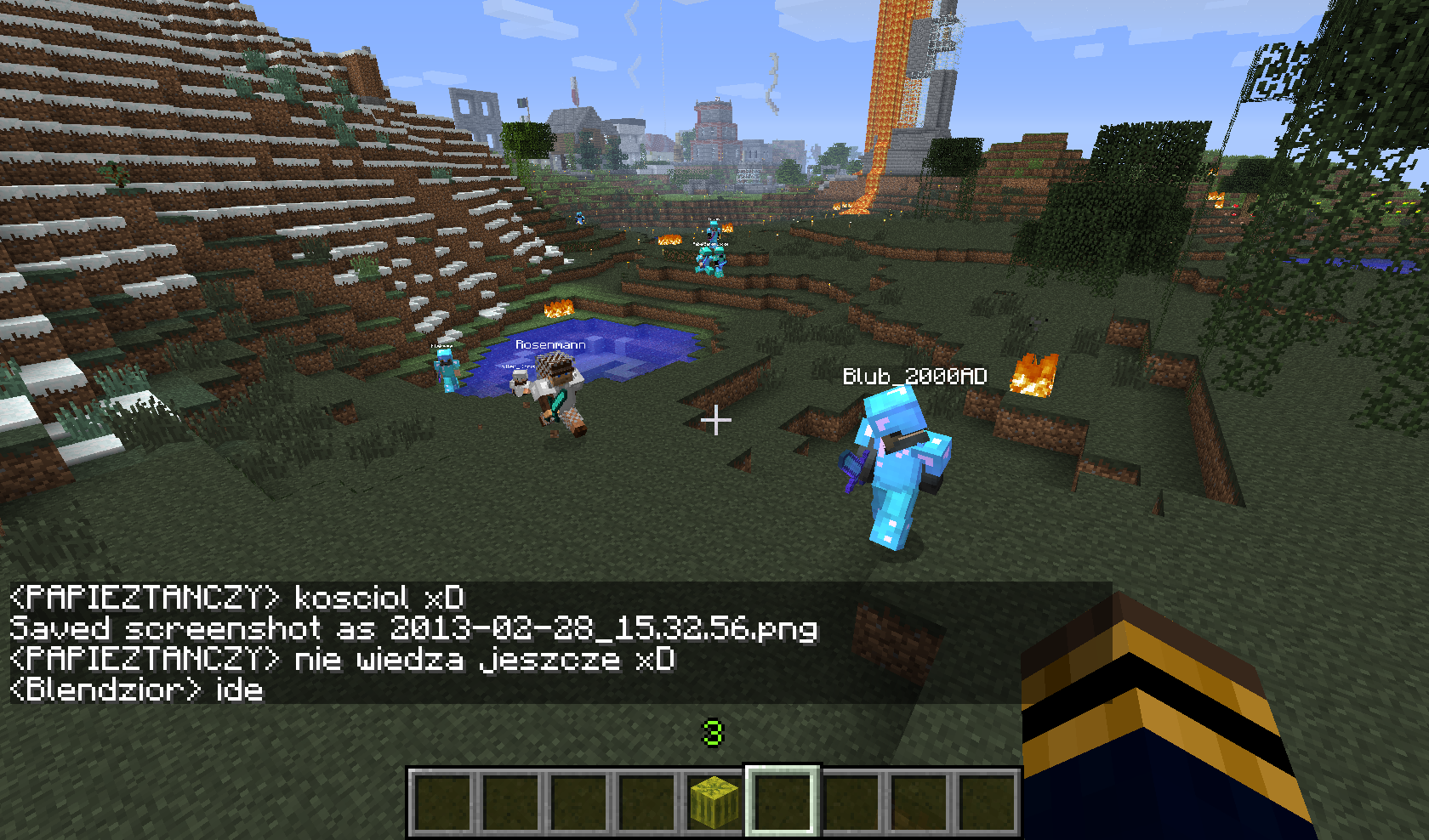Select the melon block hotbar slot
Viewport: 1429px width, 840px height.
pyautogui.click(x=714, y=802)
